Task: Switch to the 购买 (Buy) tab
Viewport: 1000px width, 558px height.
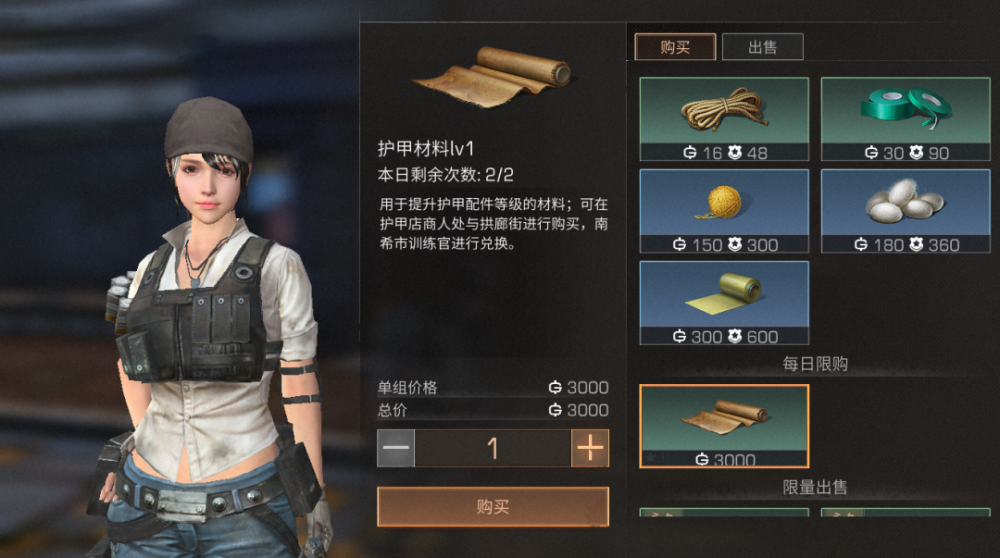Action: [x=675, y=47]
